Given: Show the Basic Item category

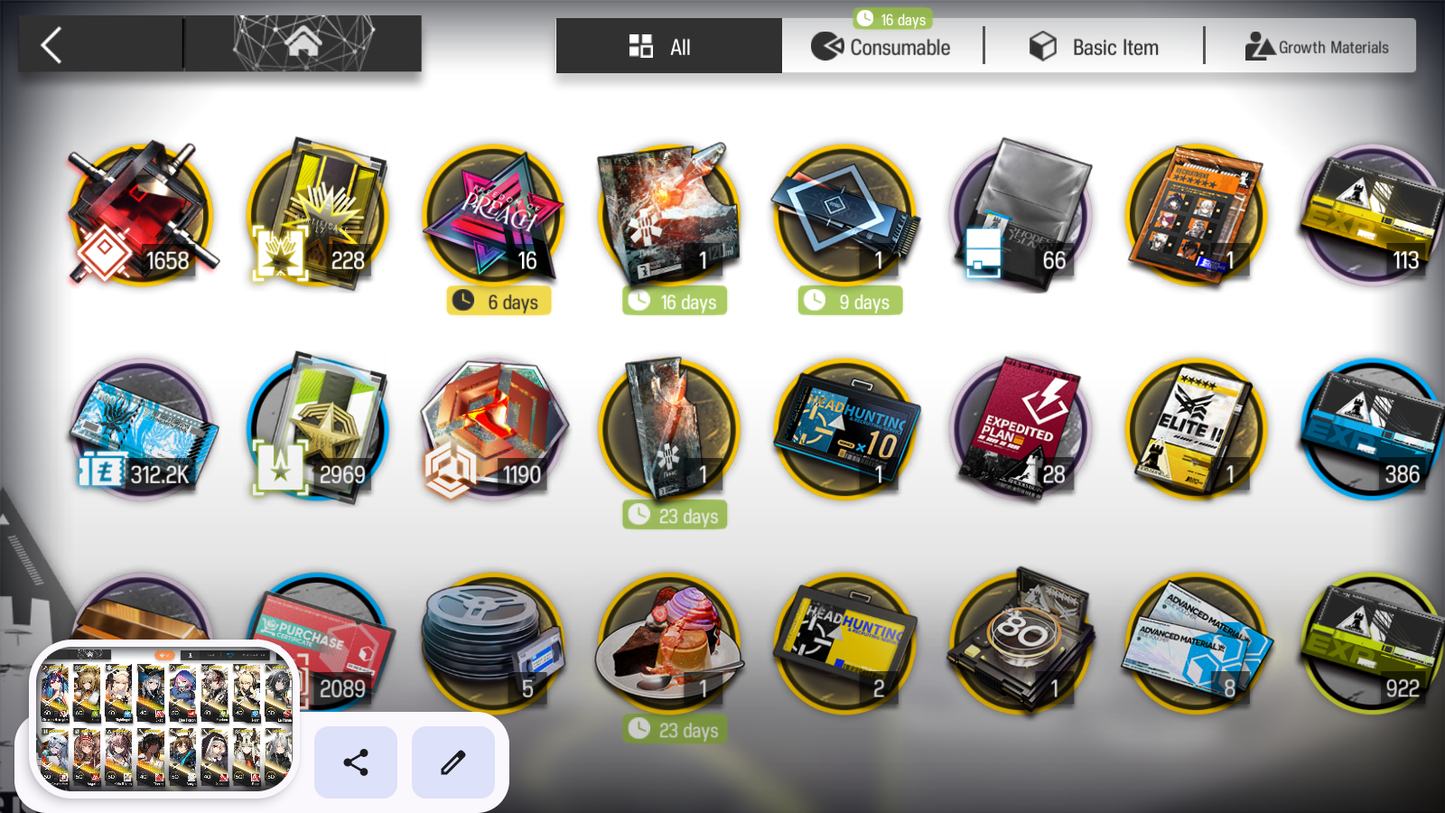Looking at the screenshot, I should click(x=1094, y=47).
